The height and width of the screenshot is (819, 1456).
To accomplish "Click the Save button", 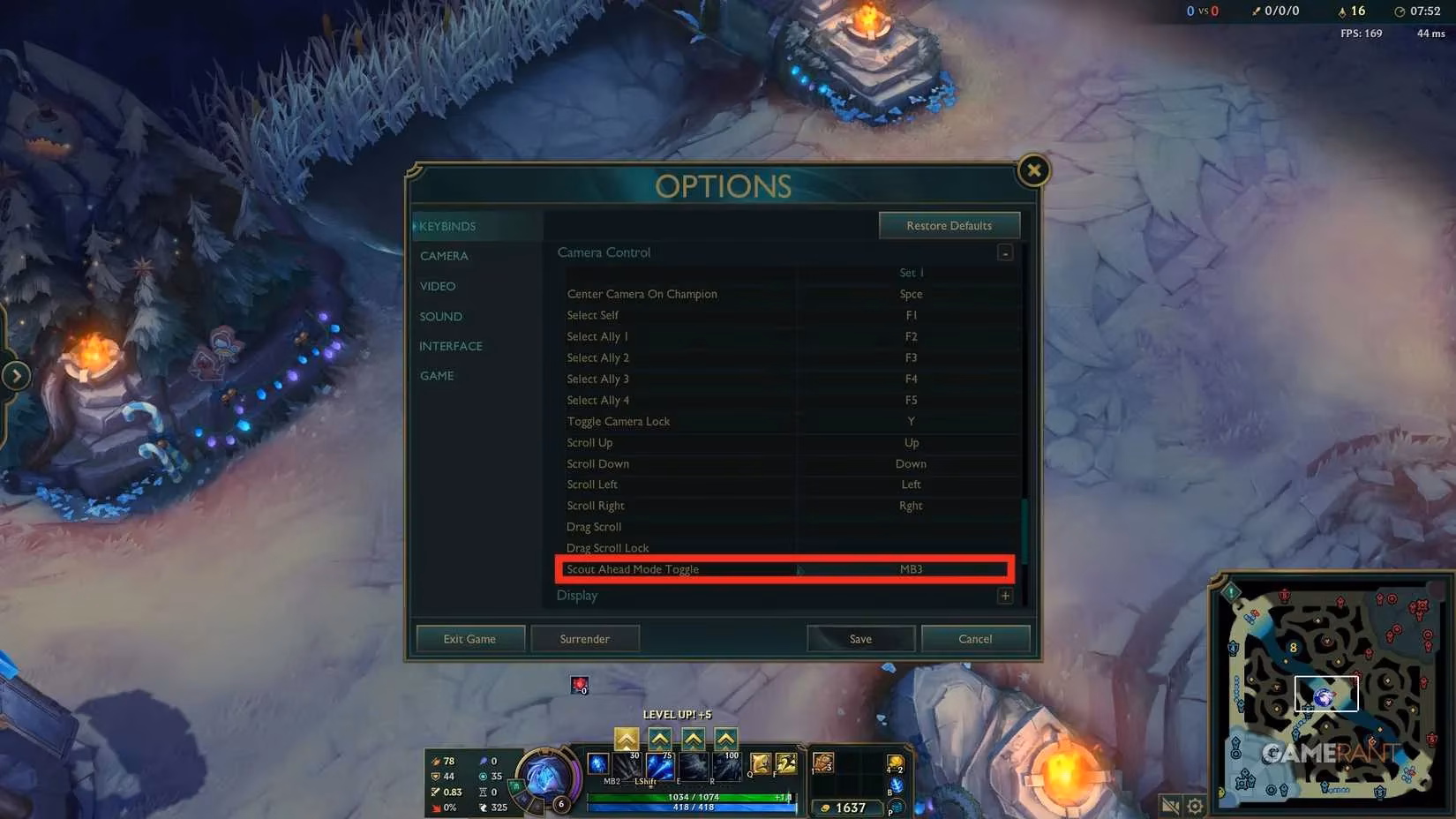I will [x=860, y=638].
